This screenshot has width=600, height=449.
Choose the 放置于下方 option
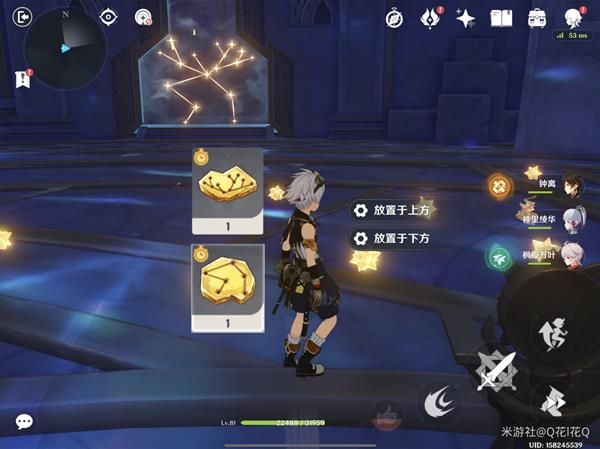click(x=392, y=239)
